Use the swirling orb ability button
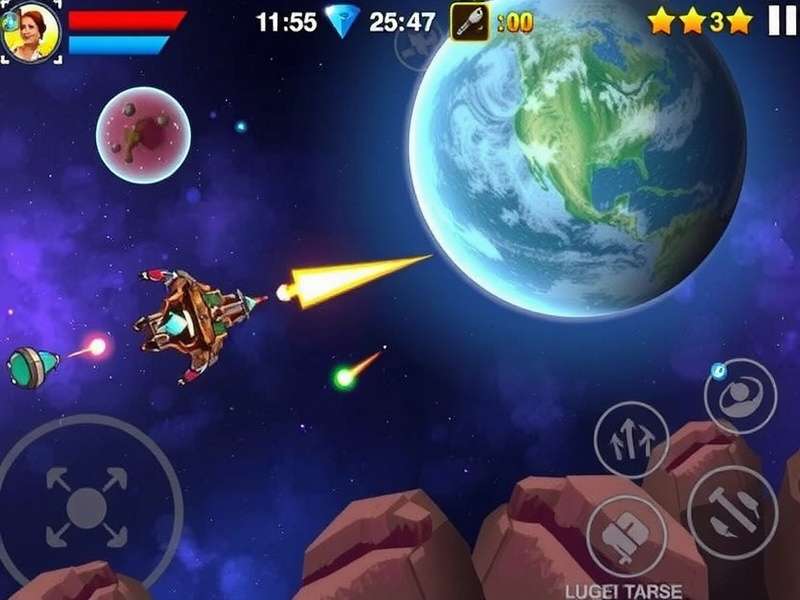Viewport: 800px width, 600px height. tap(740, 396)
